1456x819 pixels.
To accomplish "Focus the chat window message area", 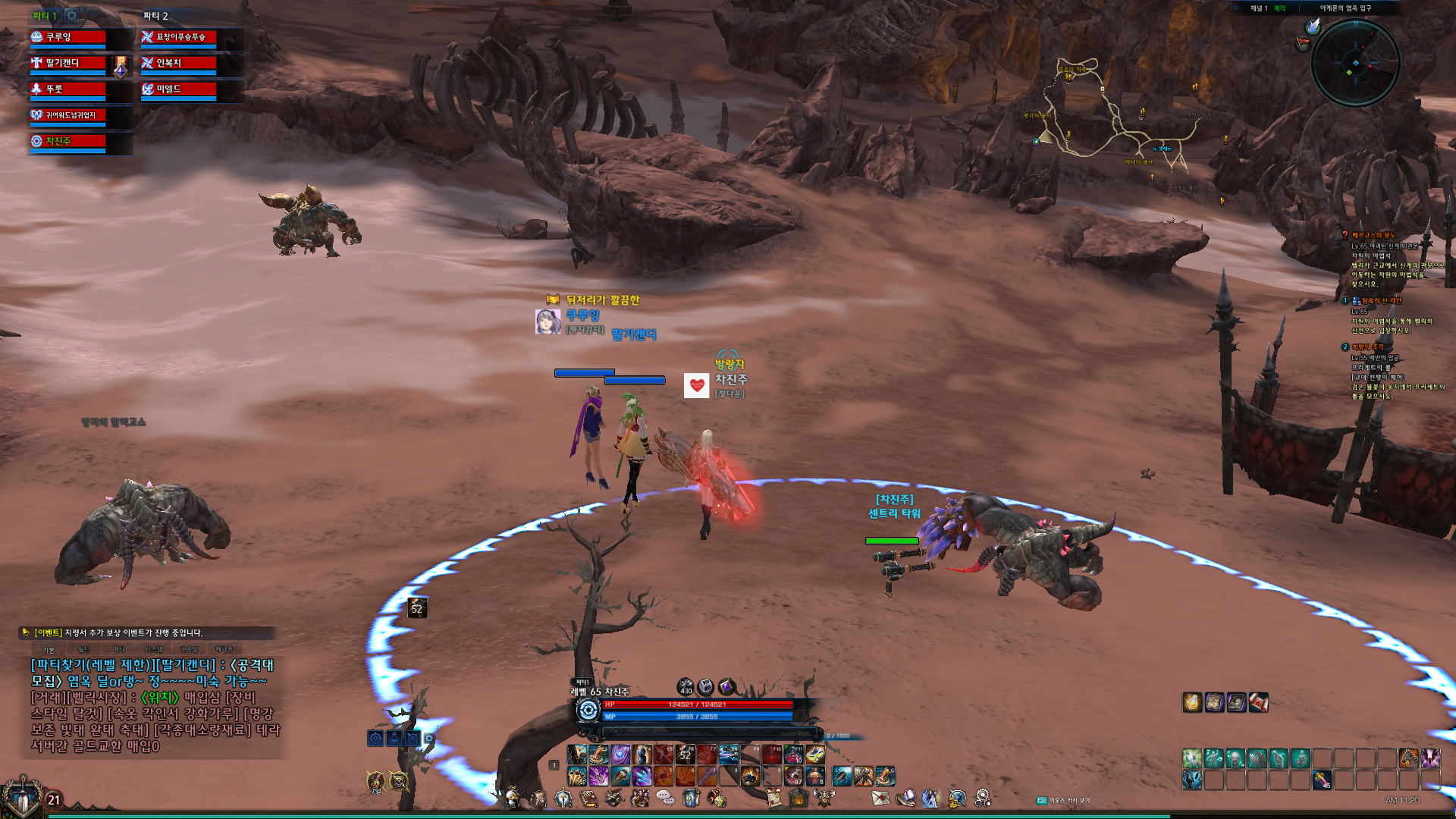I will 152,705.
